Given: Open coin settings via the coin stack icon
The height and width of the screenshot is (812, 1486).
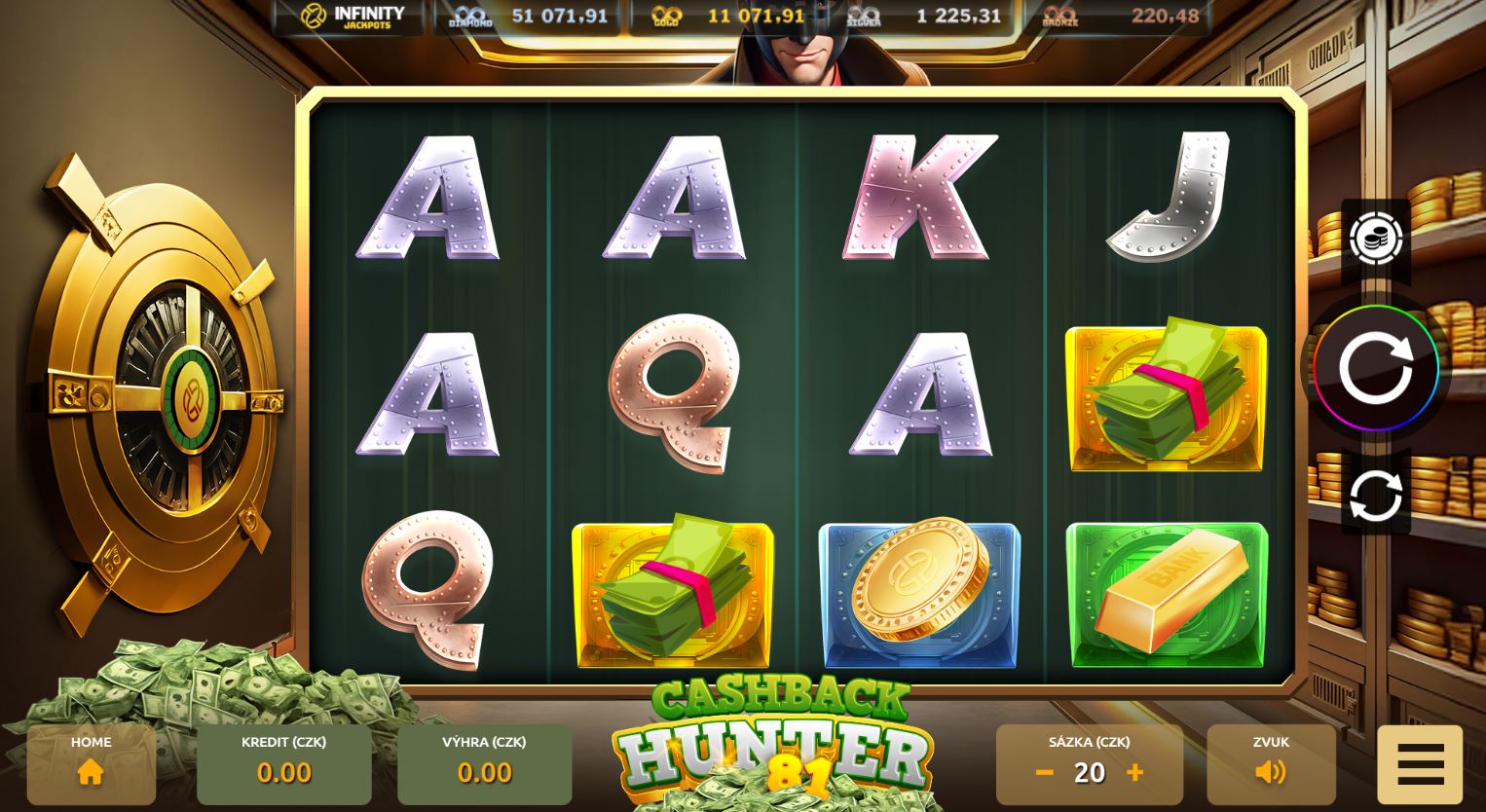Looking at the screenshot, I should (1376, 239).
